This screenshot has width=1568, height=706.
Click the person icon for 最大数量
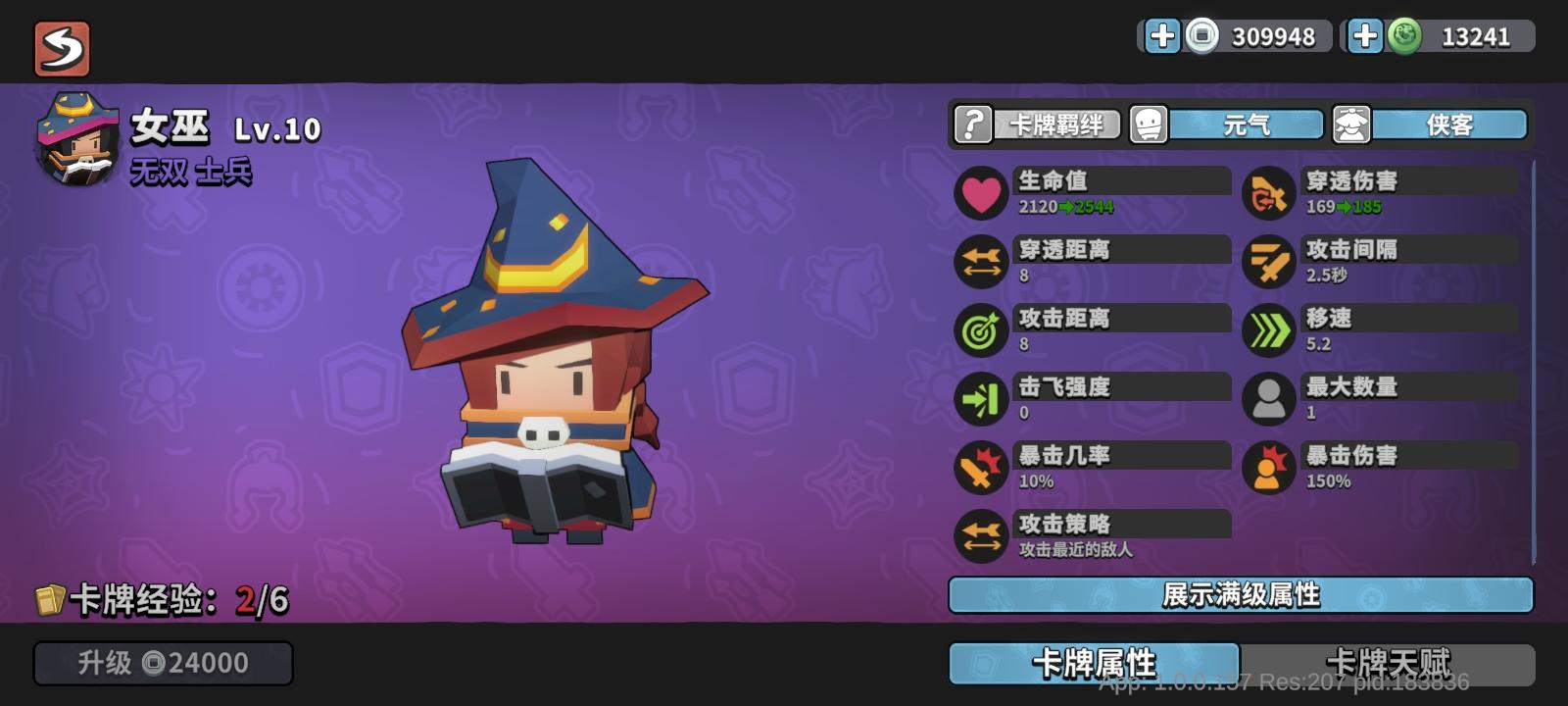pyautogui.click(x=1268, y=399)
